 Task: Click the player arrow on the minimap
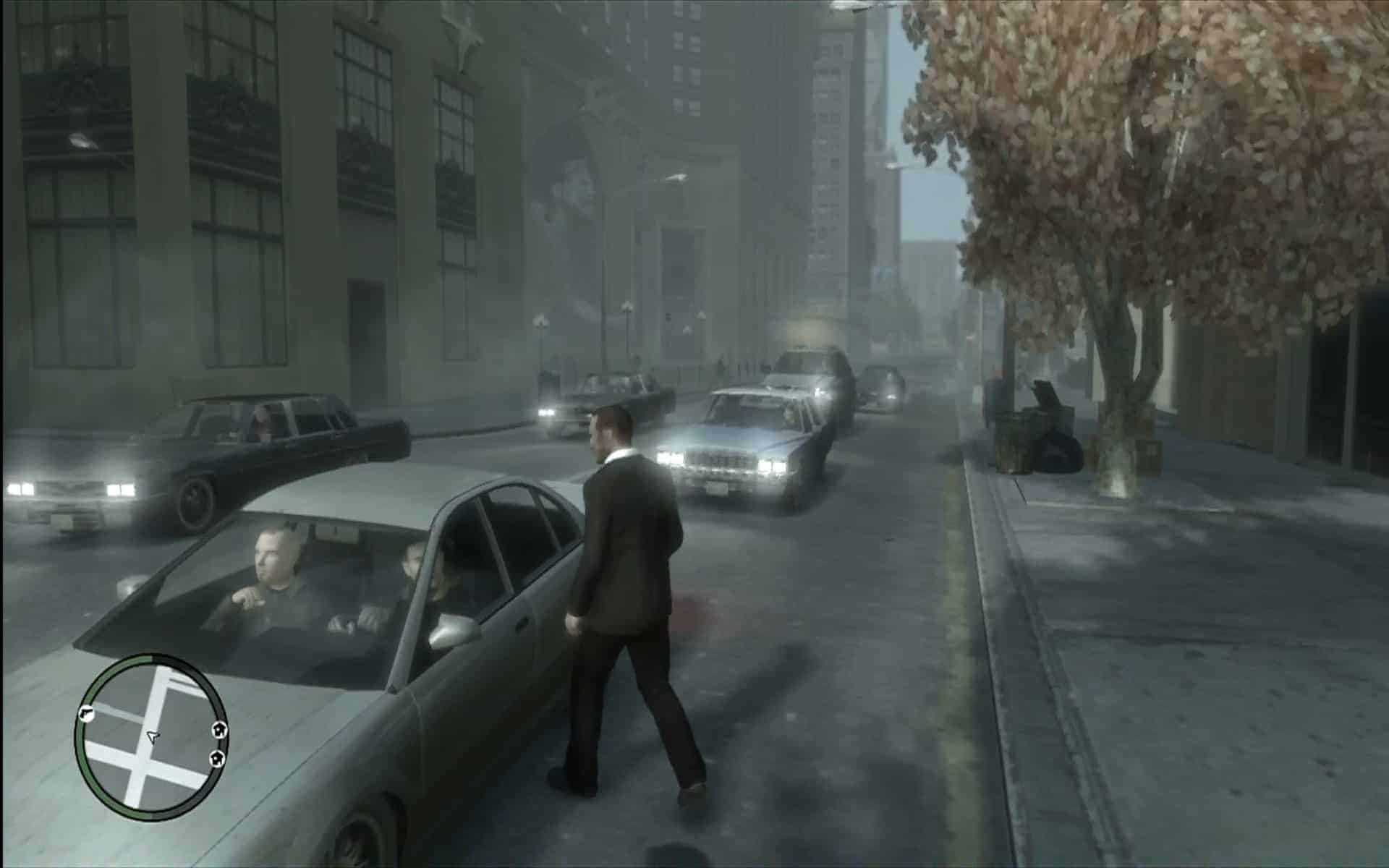(x=152, y=736)
